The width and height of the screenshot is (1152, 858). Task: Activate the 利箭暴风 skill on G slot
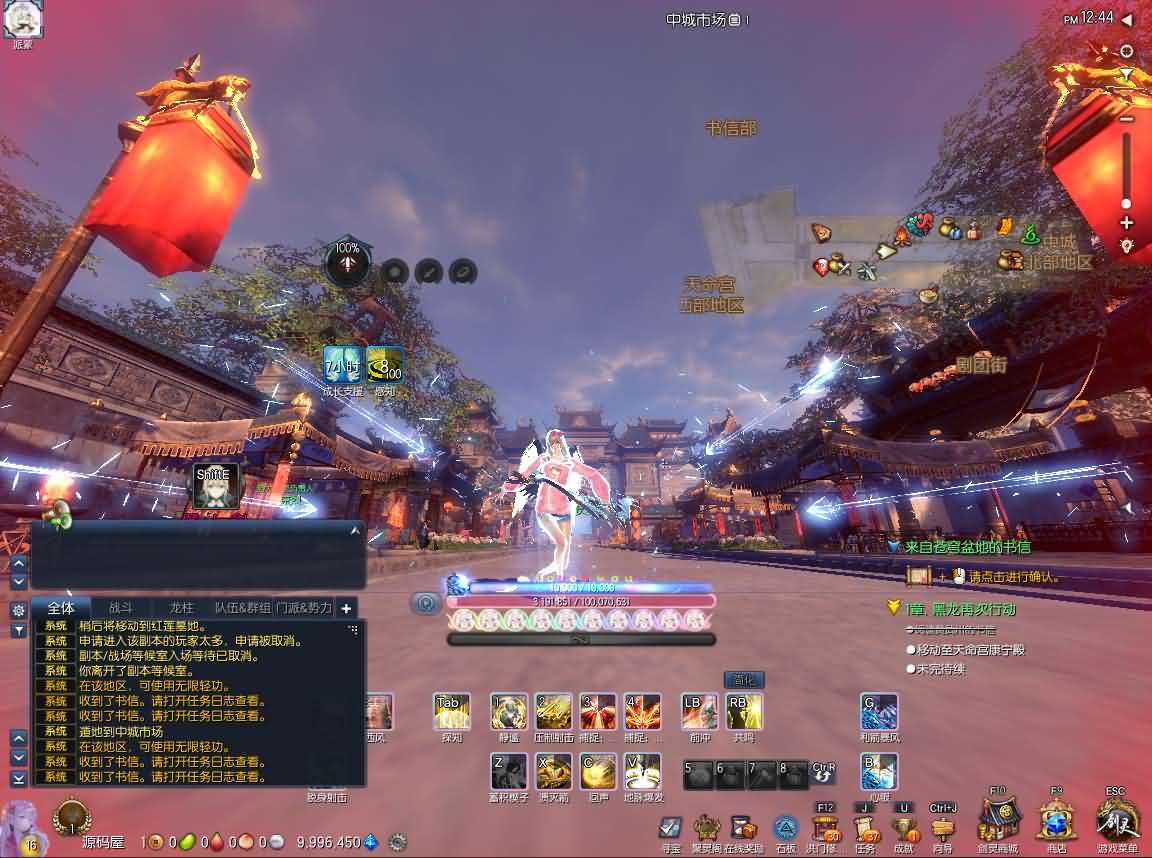click(x=879, y=711)
